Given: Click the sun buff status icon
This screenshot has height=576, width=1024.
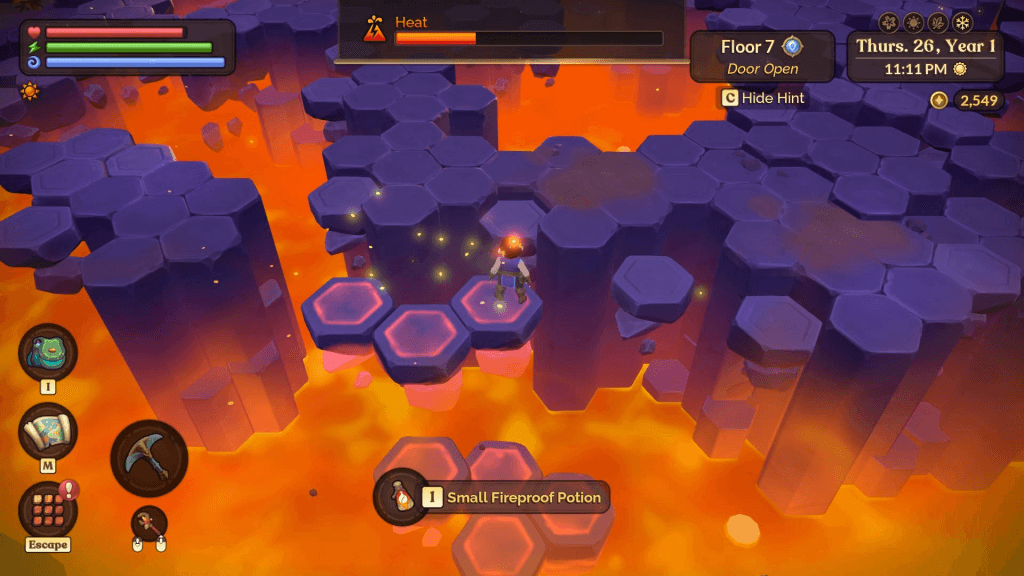Looking at the screenshot, I should click(x=30, y=92).
